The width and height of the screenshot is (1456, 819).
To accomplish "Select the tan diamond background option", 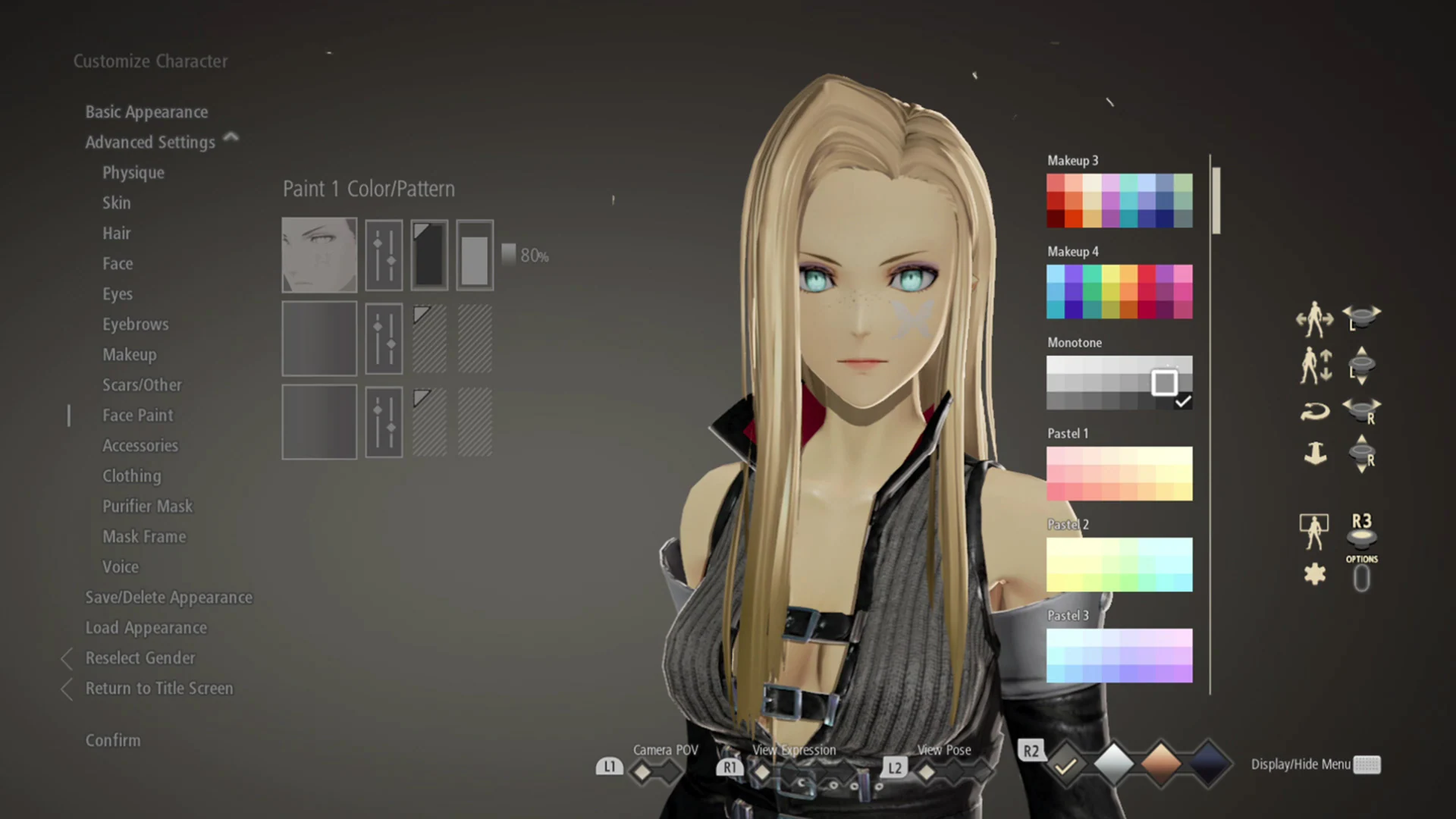I will click(x=1159, y=765).
